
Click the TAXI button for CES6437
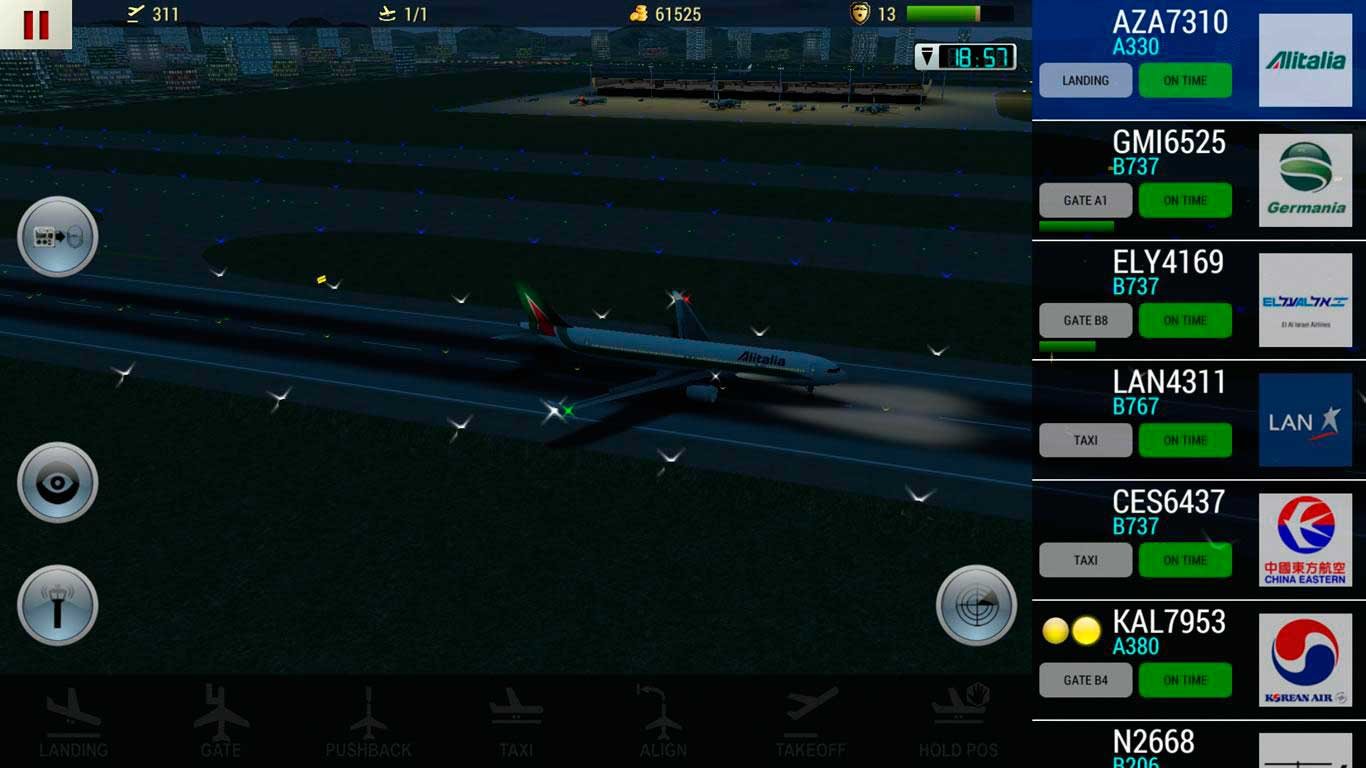pos(1085,561)
